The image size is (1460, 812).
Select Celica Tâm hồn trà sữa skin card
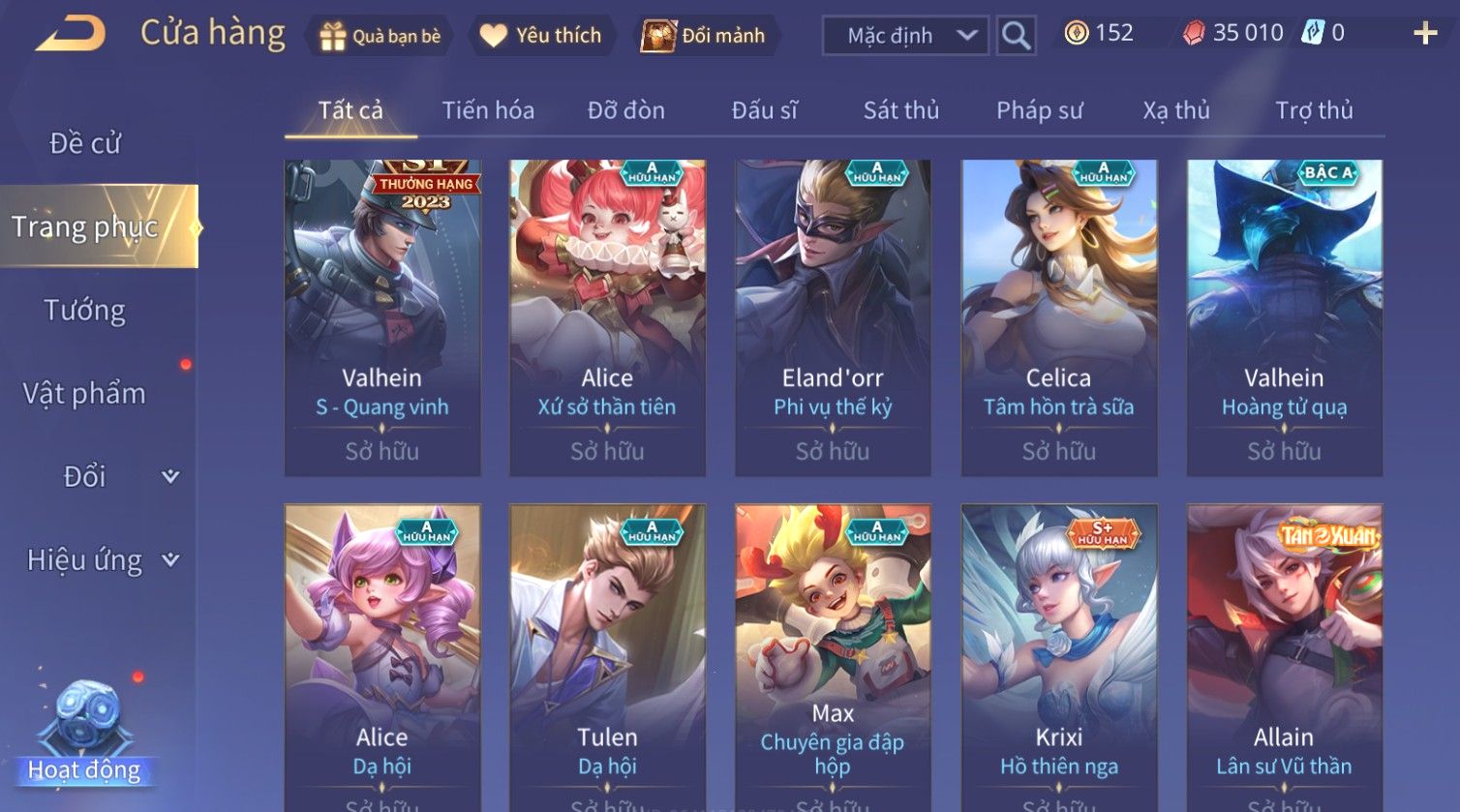(1058, 317)
